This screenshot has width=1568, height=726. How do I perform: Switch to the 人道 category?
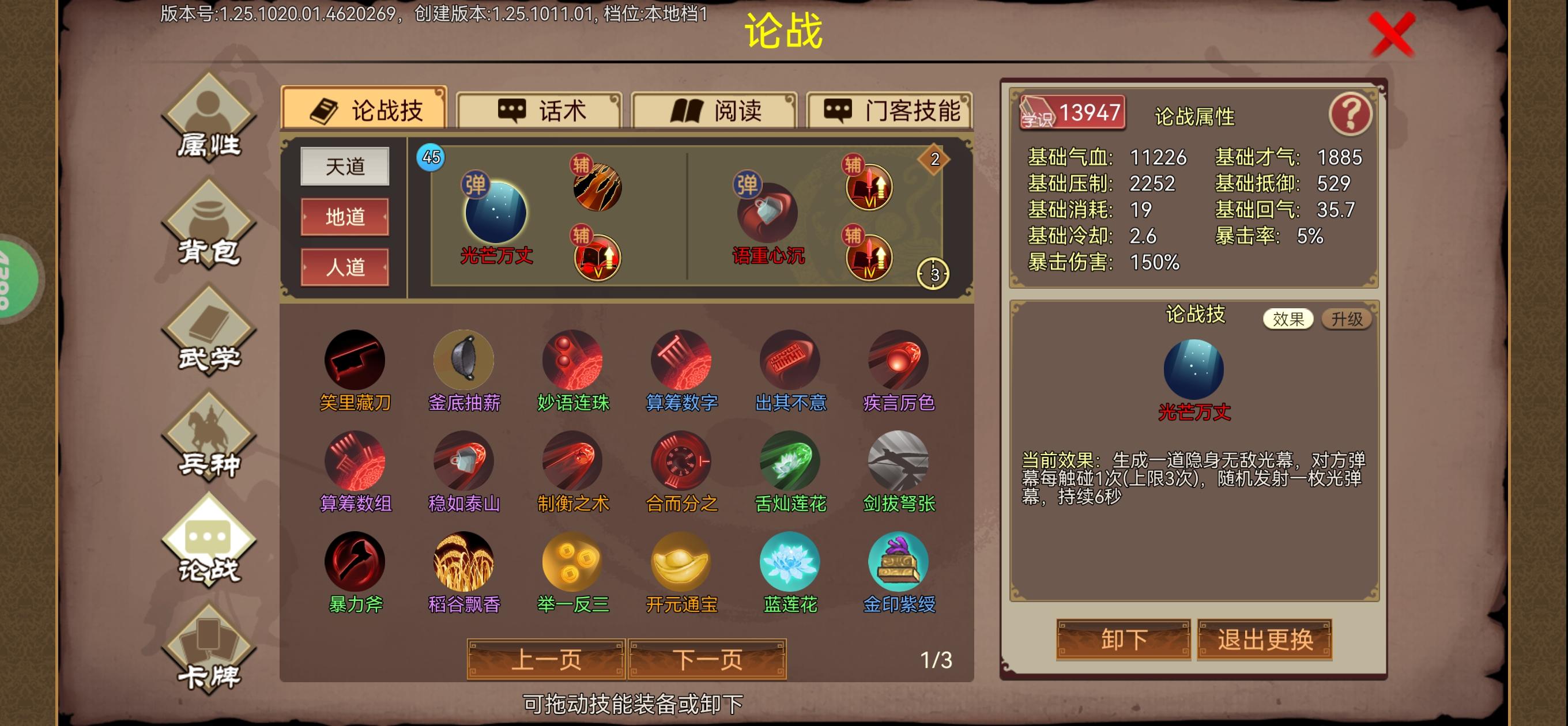pos(345,267)
